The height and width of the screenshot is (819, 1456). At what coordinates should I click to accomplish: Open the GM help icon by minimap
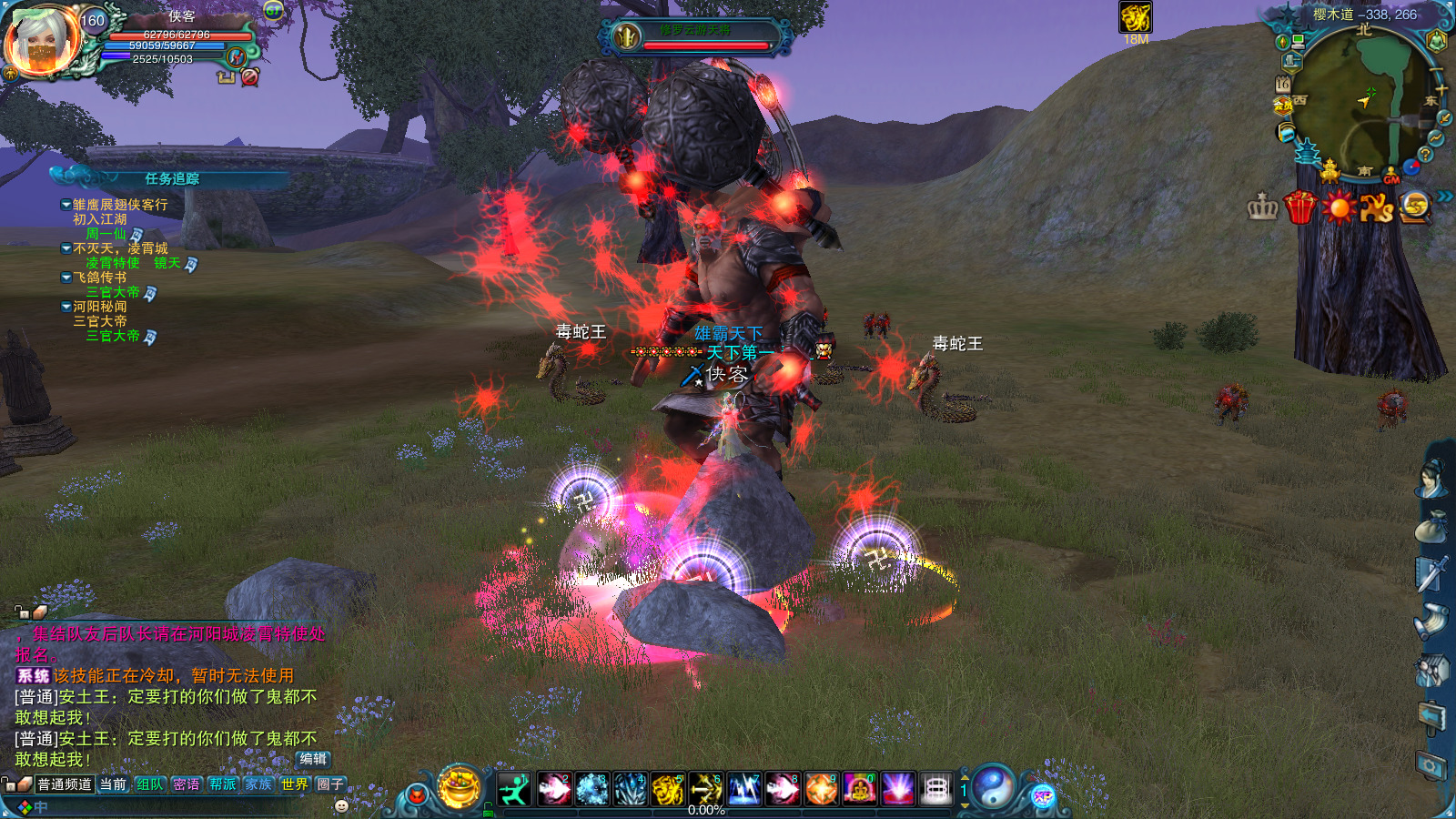click(1391, 174)
